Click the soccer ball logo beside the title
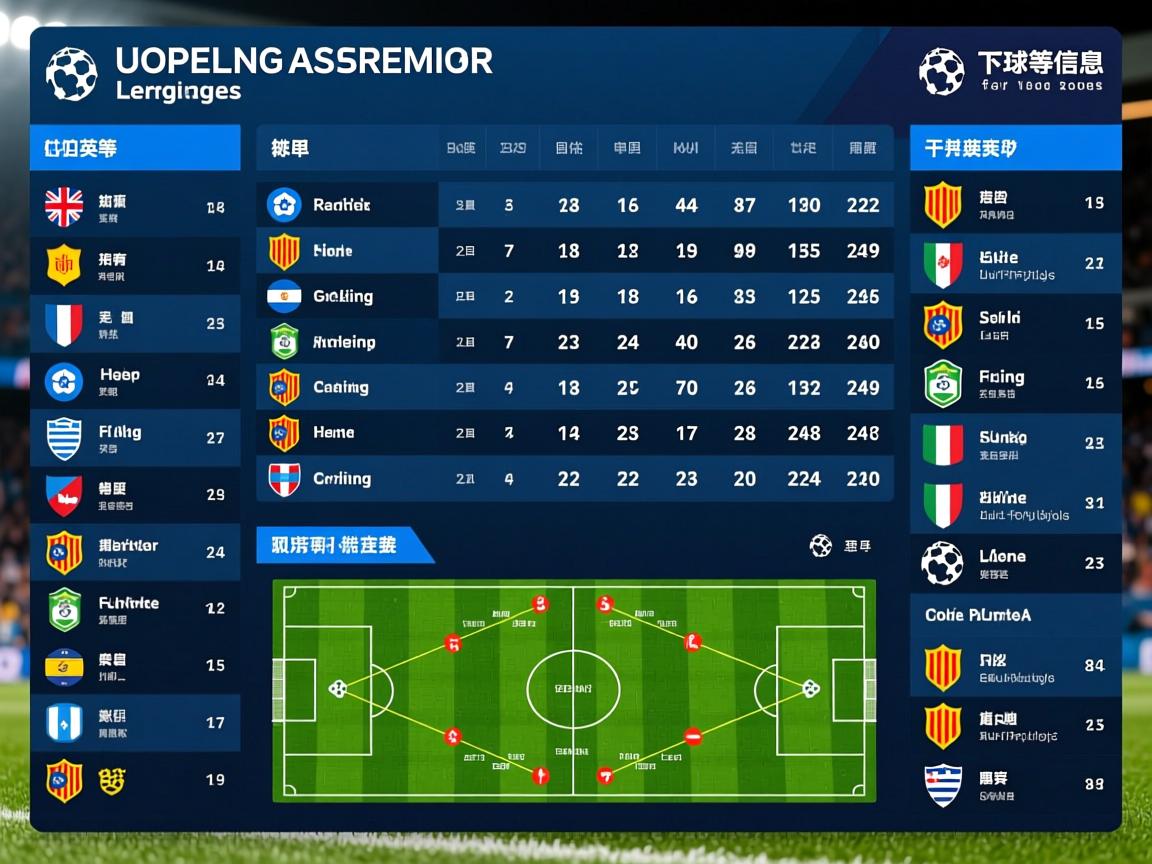 (72, 74)
